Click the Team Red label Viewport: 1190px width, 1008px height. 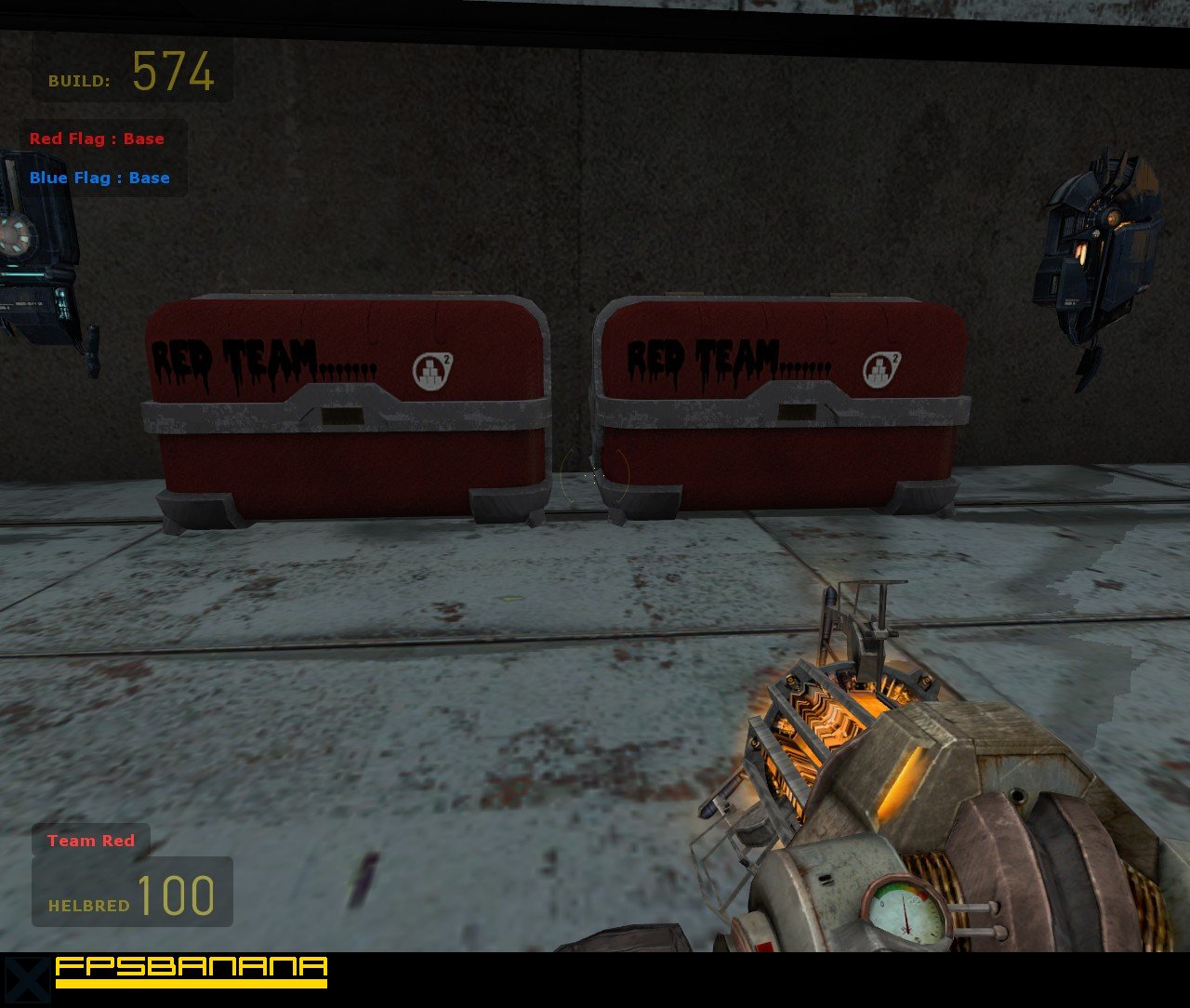pos(91,841)
